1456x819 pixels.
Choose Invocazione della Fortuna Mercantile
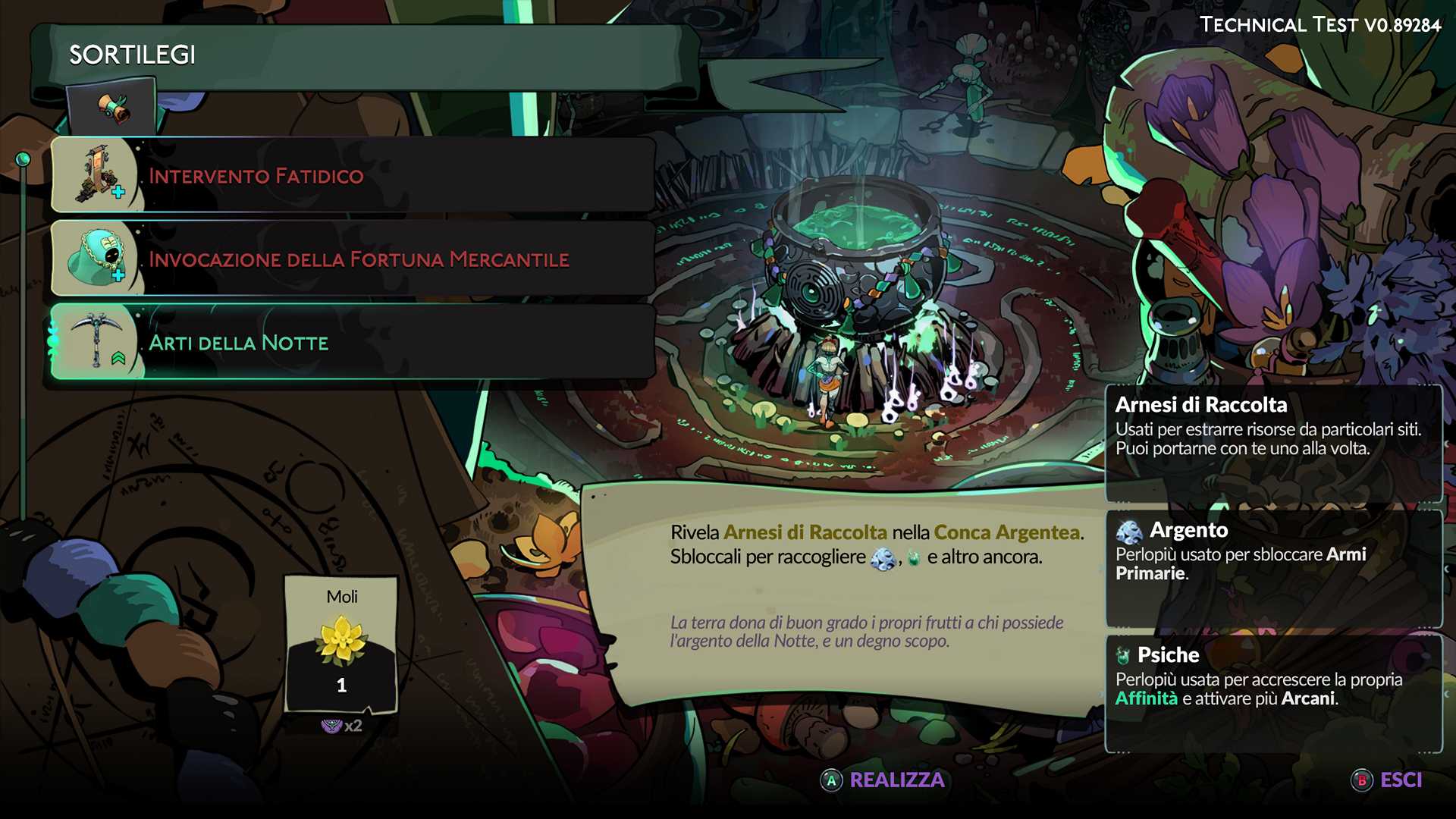353,259
